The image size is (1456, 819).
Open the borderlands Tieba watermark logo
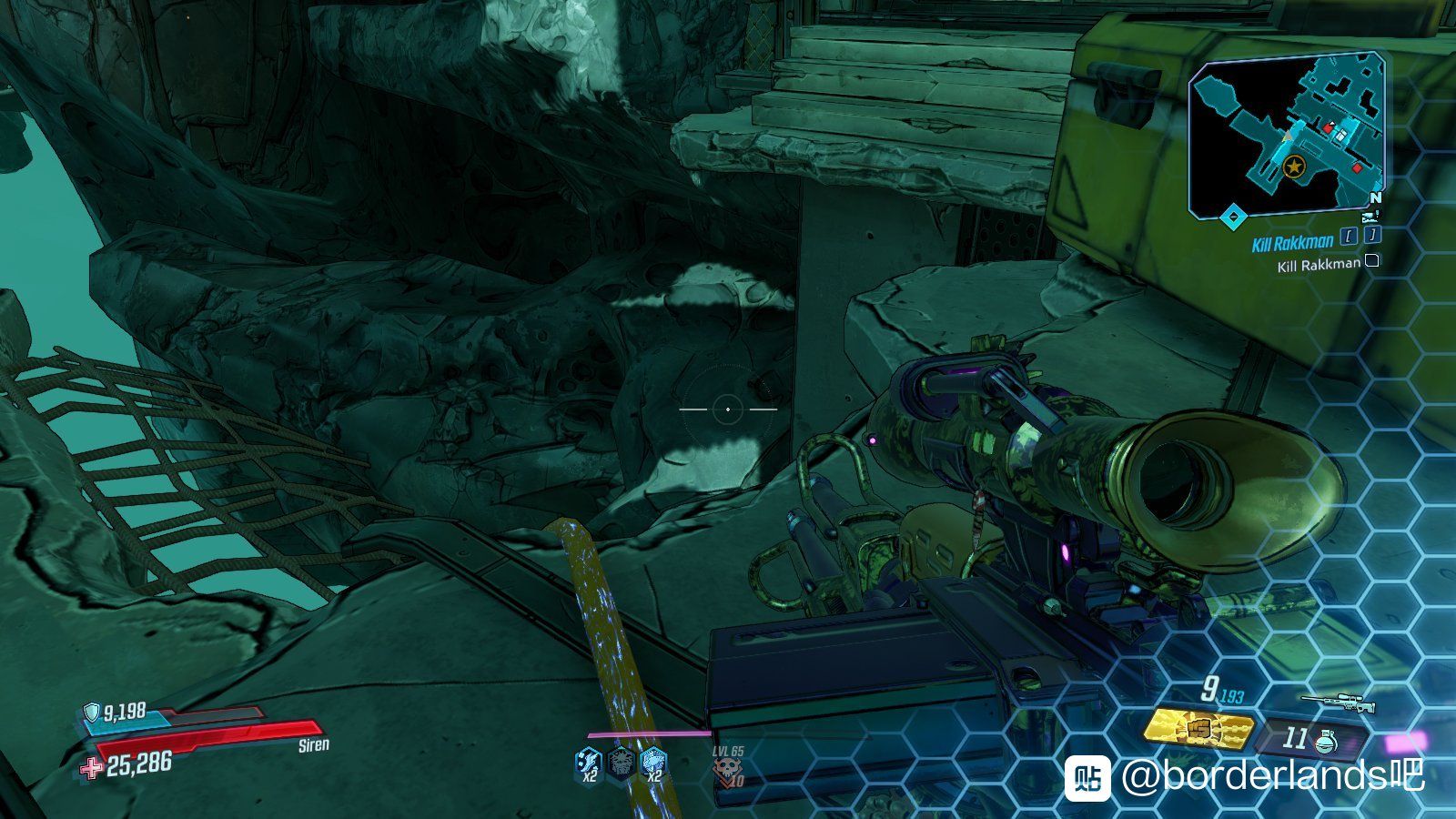(x=1088, y=778)
